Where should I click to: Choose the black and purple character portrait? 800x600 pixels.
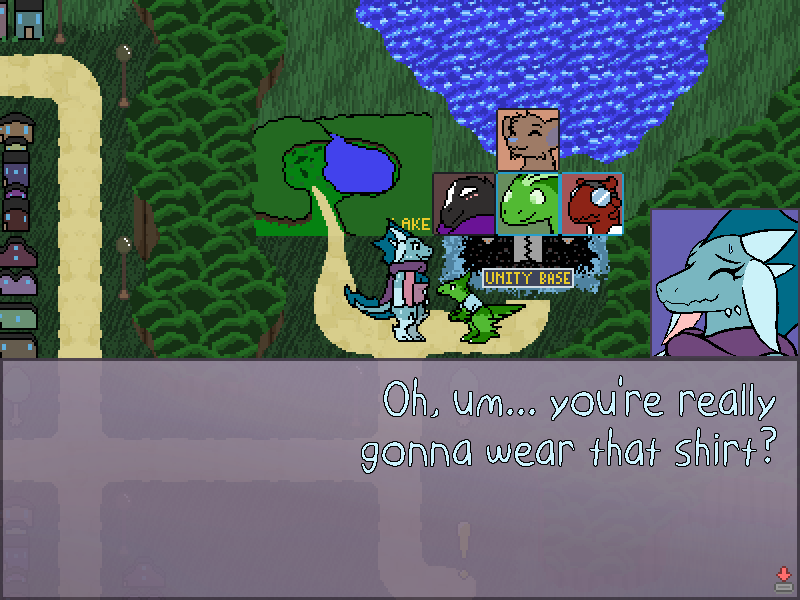pyautogui.click(x=464, y=204)
